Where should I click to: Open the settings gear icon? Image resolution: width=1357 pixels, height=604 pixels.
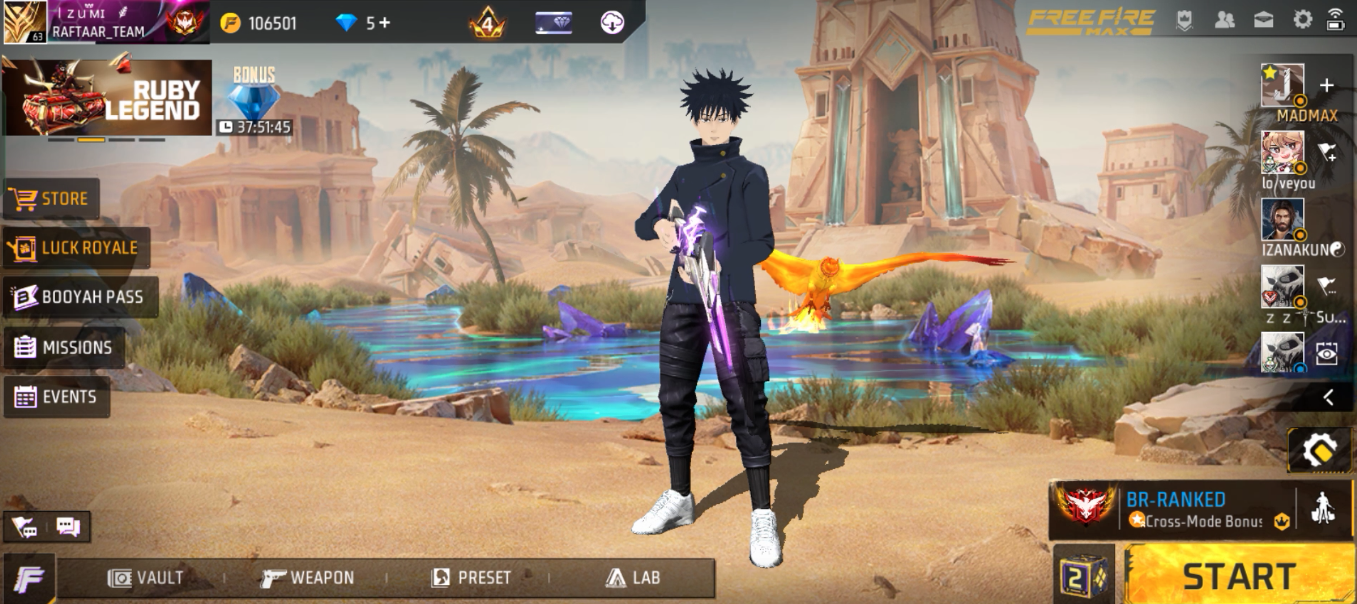click(1302, 19)
